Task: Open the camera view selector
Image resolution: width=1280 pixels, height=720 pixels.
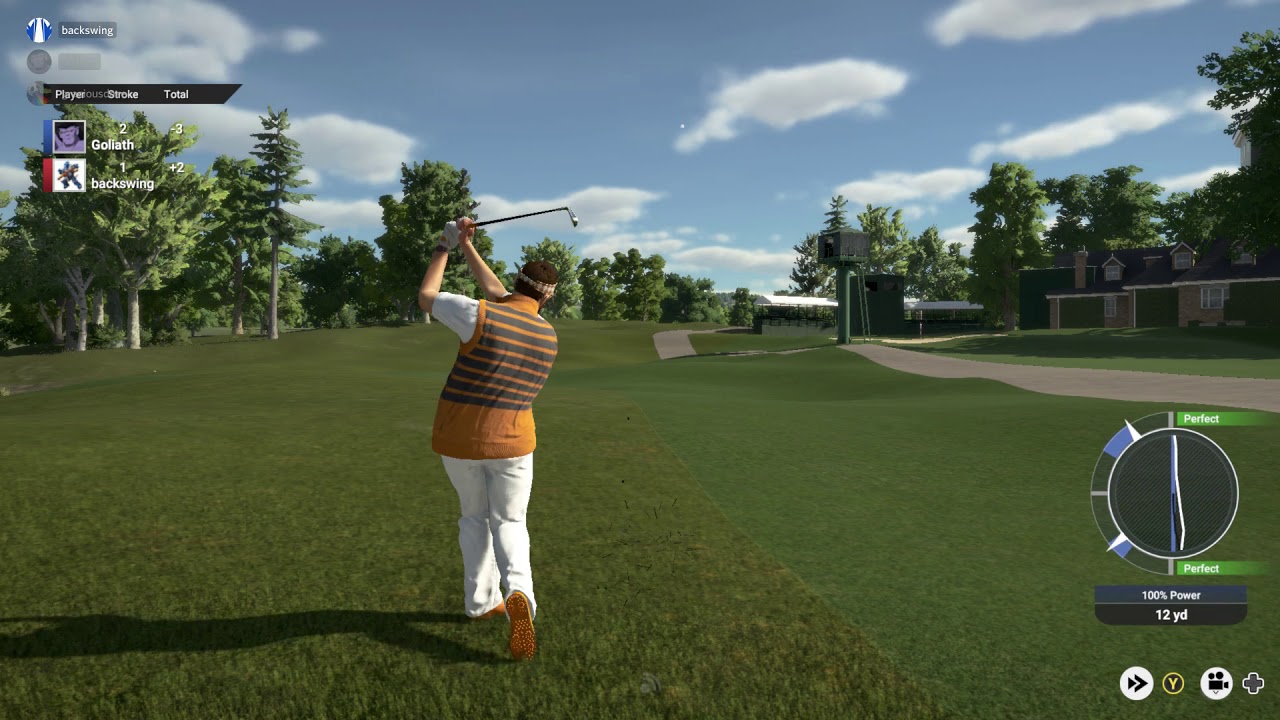Action: pos(1216,683)
